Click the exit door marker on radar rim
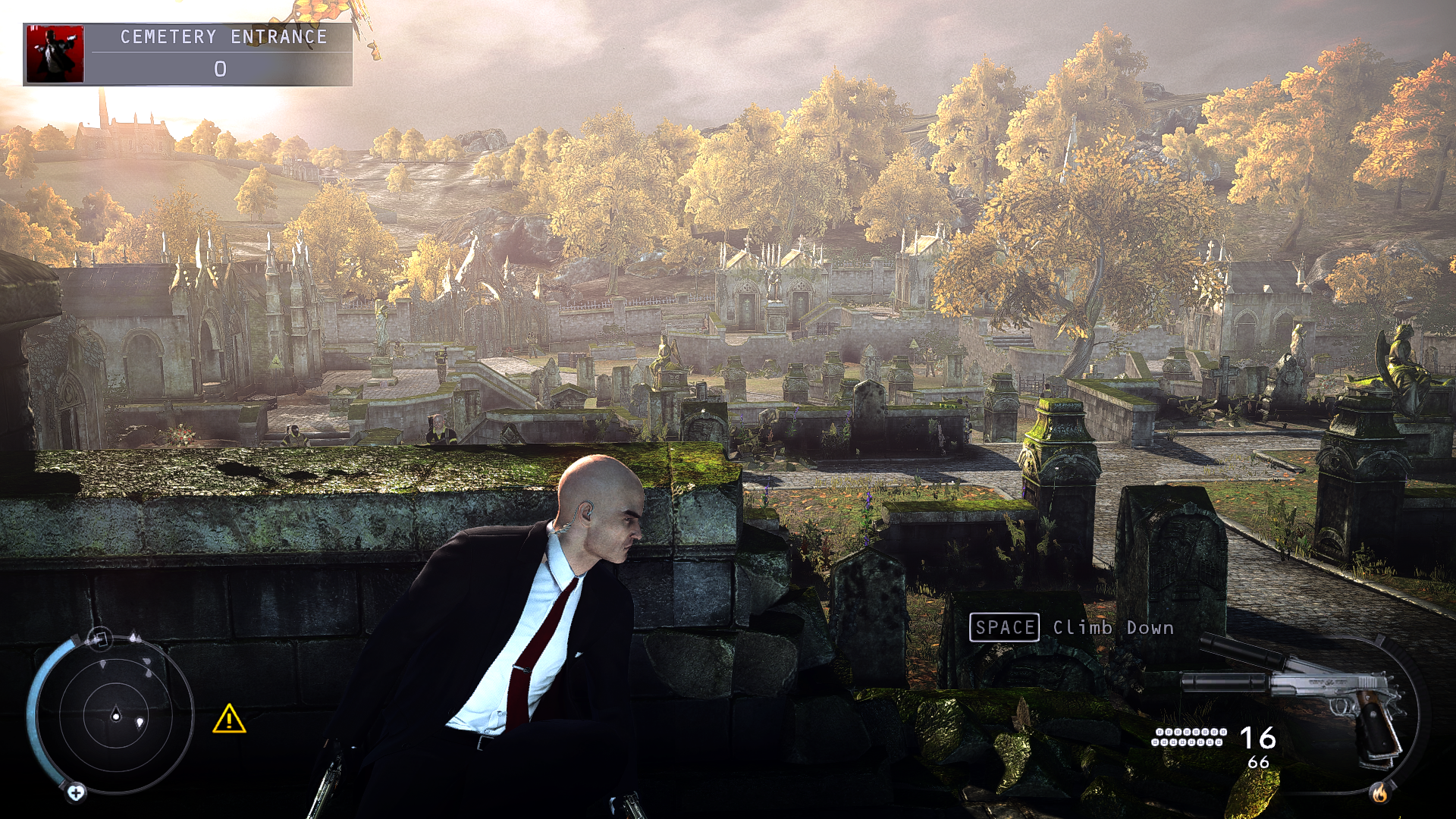The image size is (1456, 819). [x=99, y=639]
